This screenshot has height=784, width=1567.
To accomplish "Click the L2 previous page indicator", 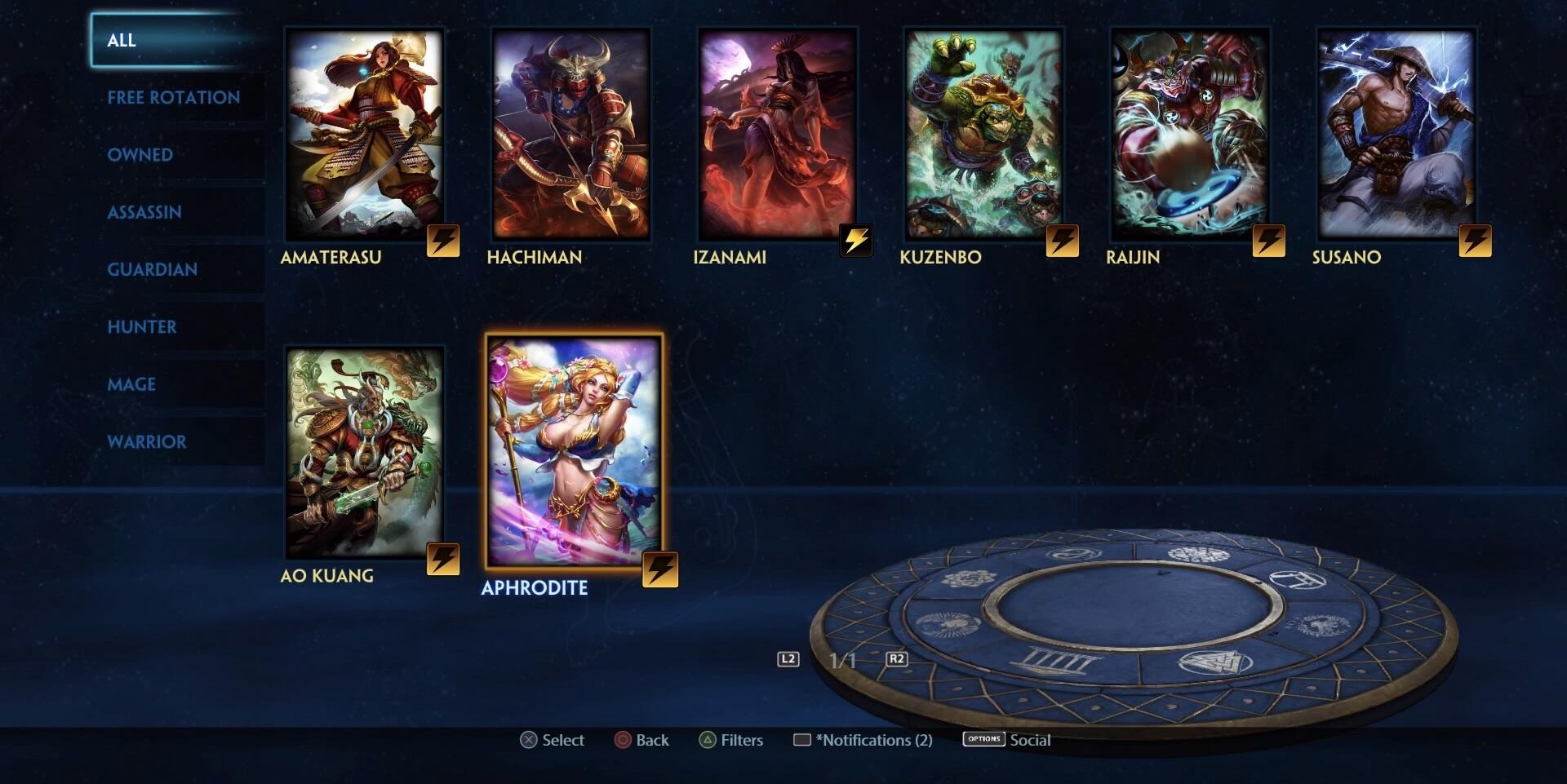I will 790,659.
